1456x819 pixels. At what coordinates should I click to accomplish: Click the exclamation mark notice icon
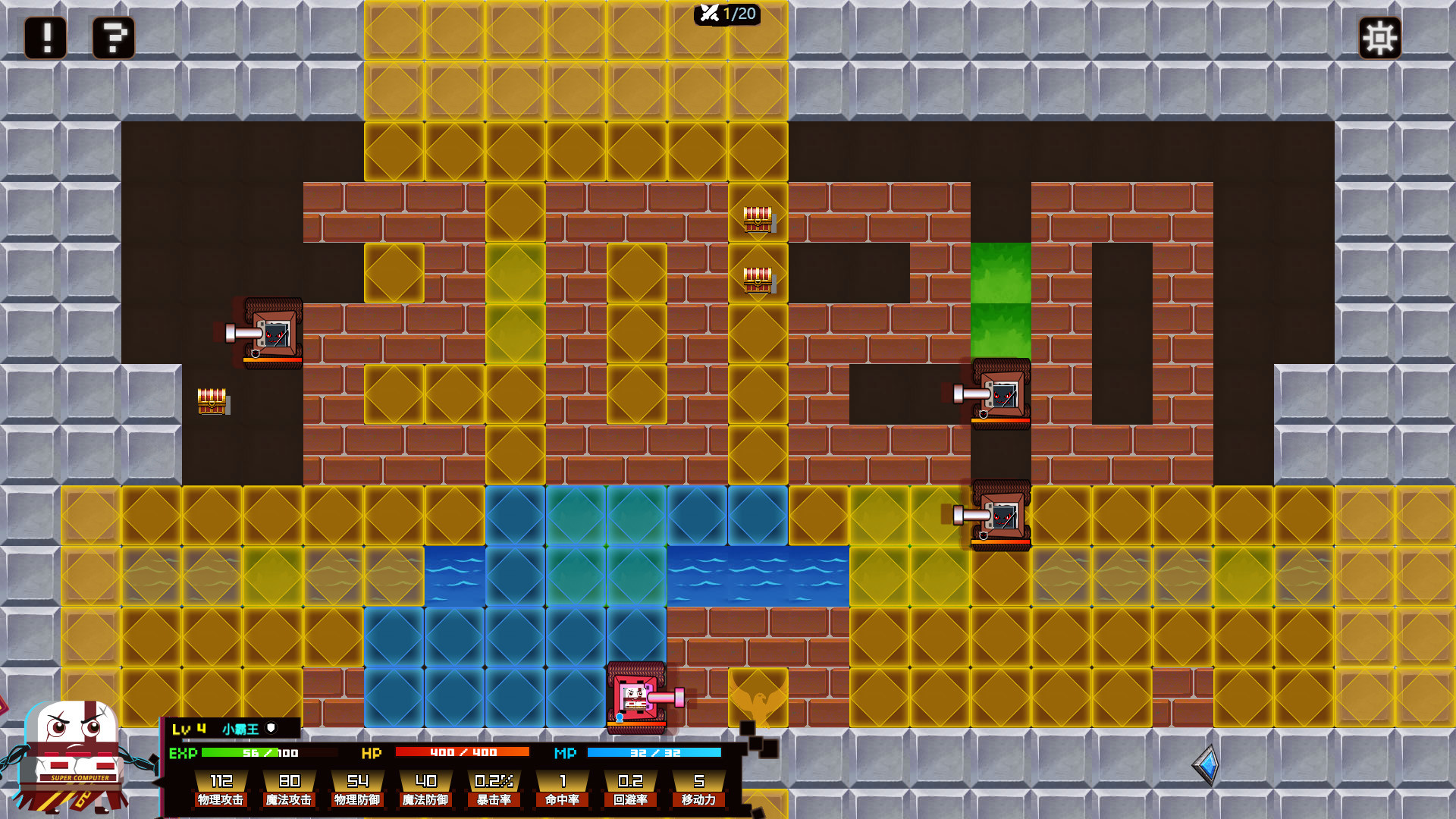(x=44, y=36)
